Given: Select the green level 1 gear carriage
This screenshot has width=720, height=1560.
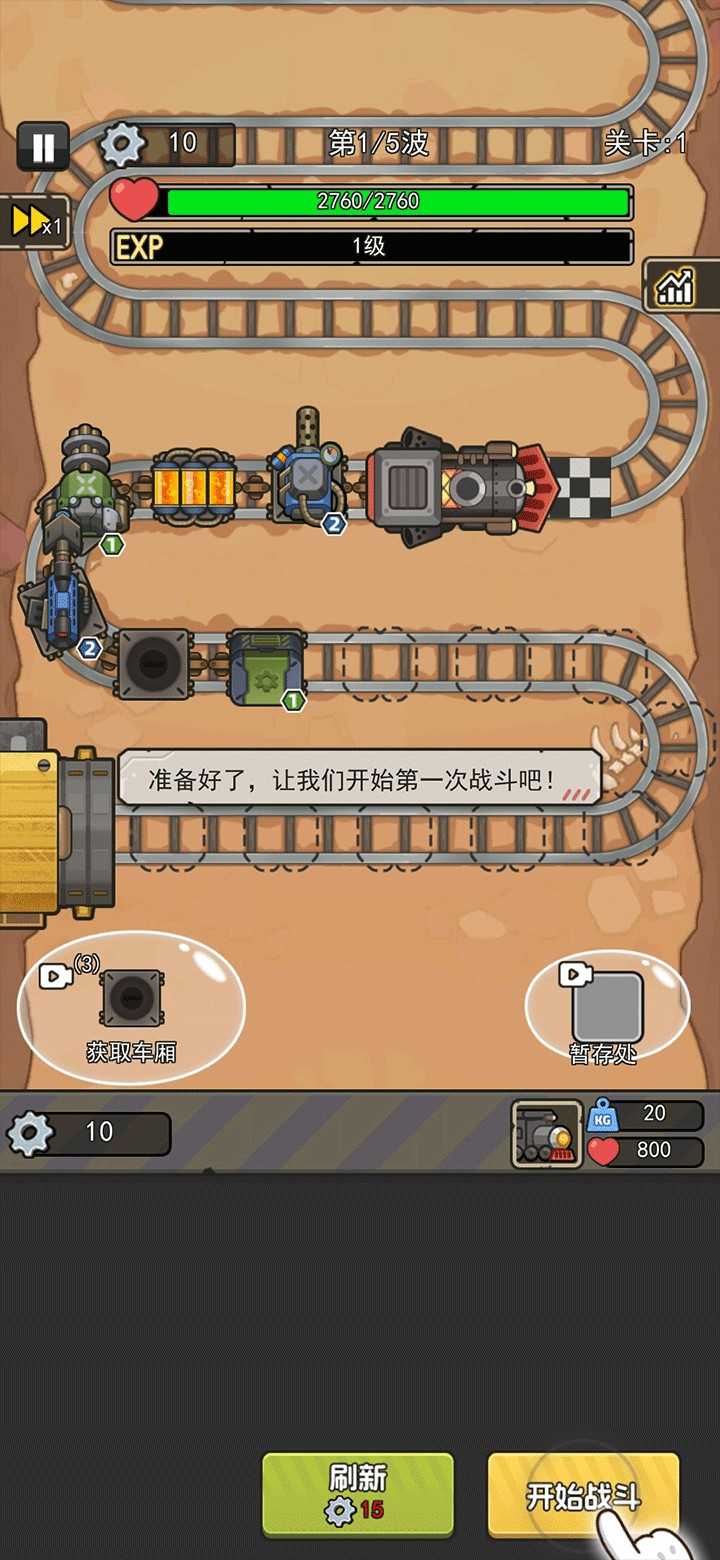Looking at the screenshot, I should (265, 664).
